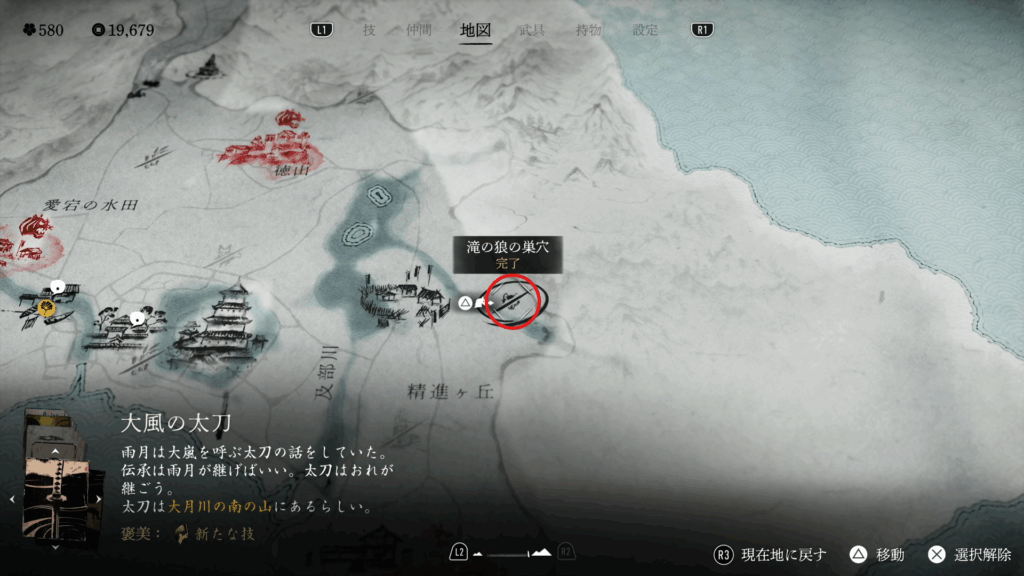Click the left arrow beside the quest card

coord(12,498)
